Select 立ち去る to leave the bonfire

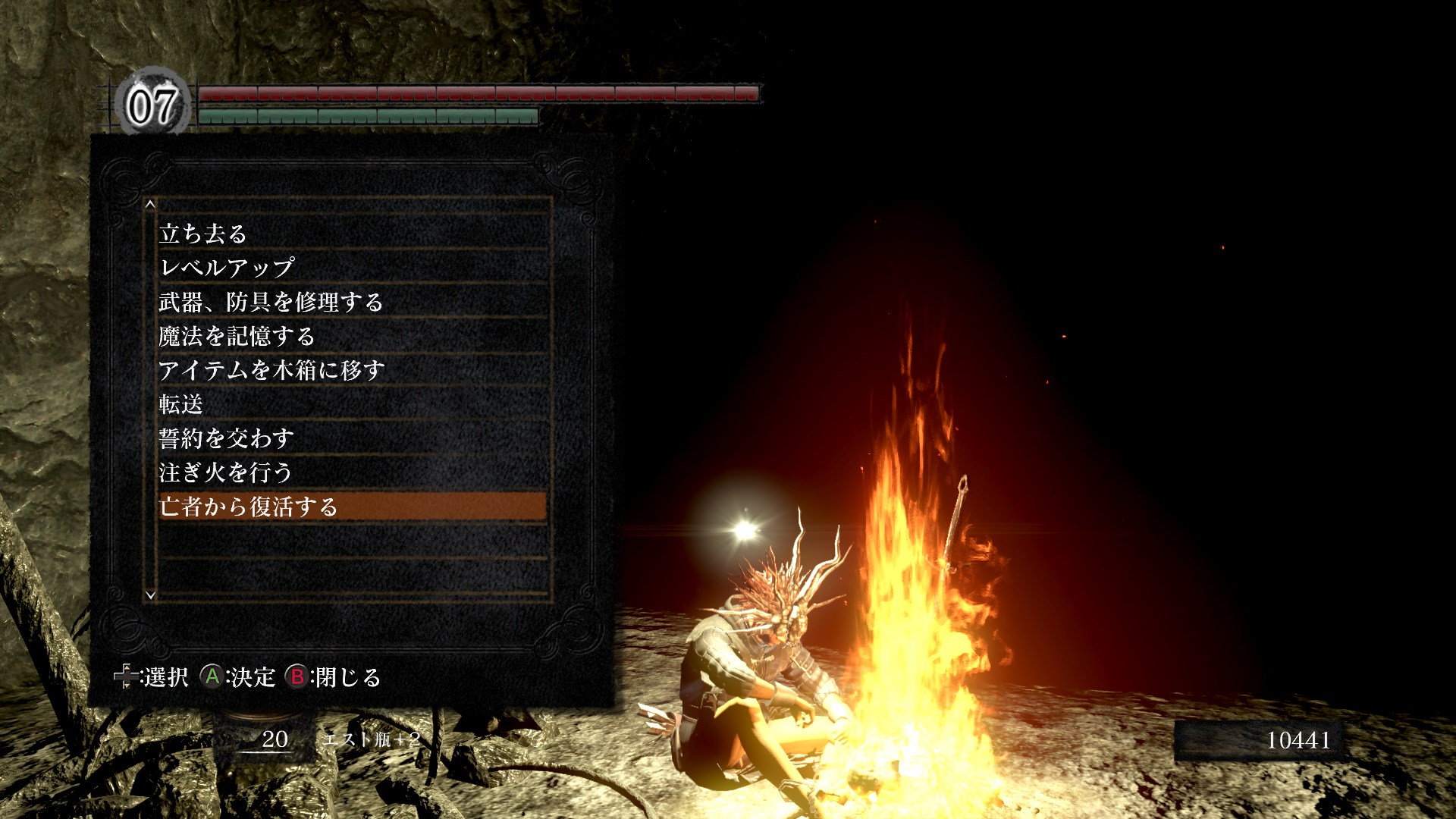click(203, 234)
